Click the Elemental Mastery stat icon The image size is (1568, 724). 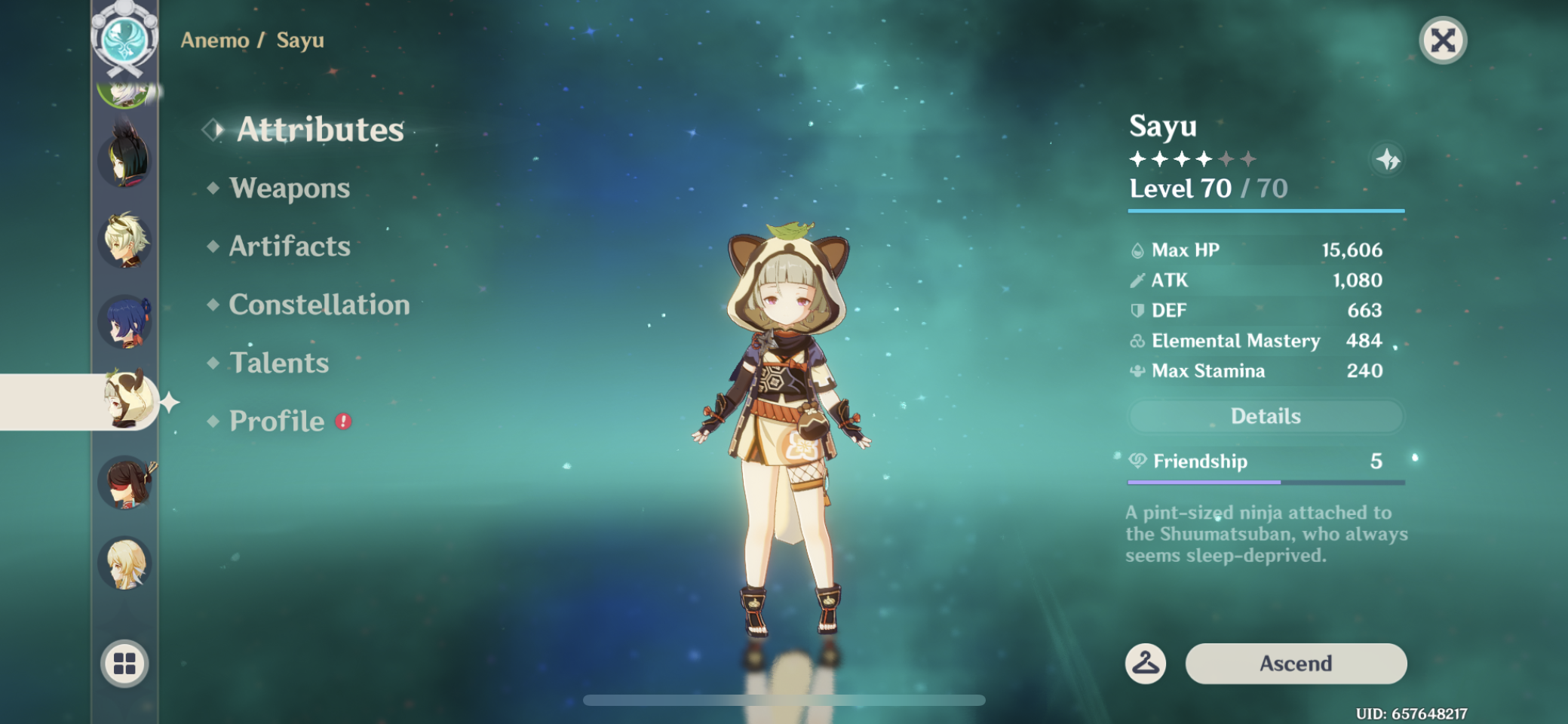coord(1137,341)
